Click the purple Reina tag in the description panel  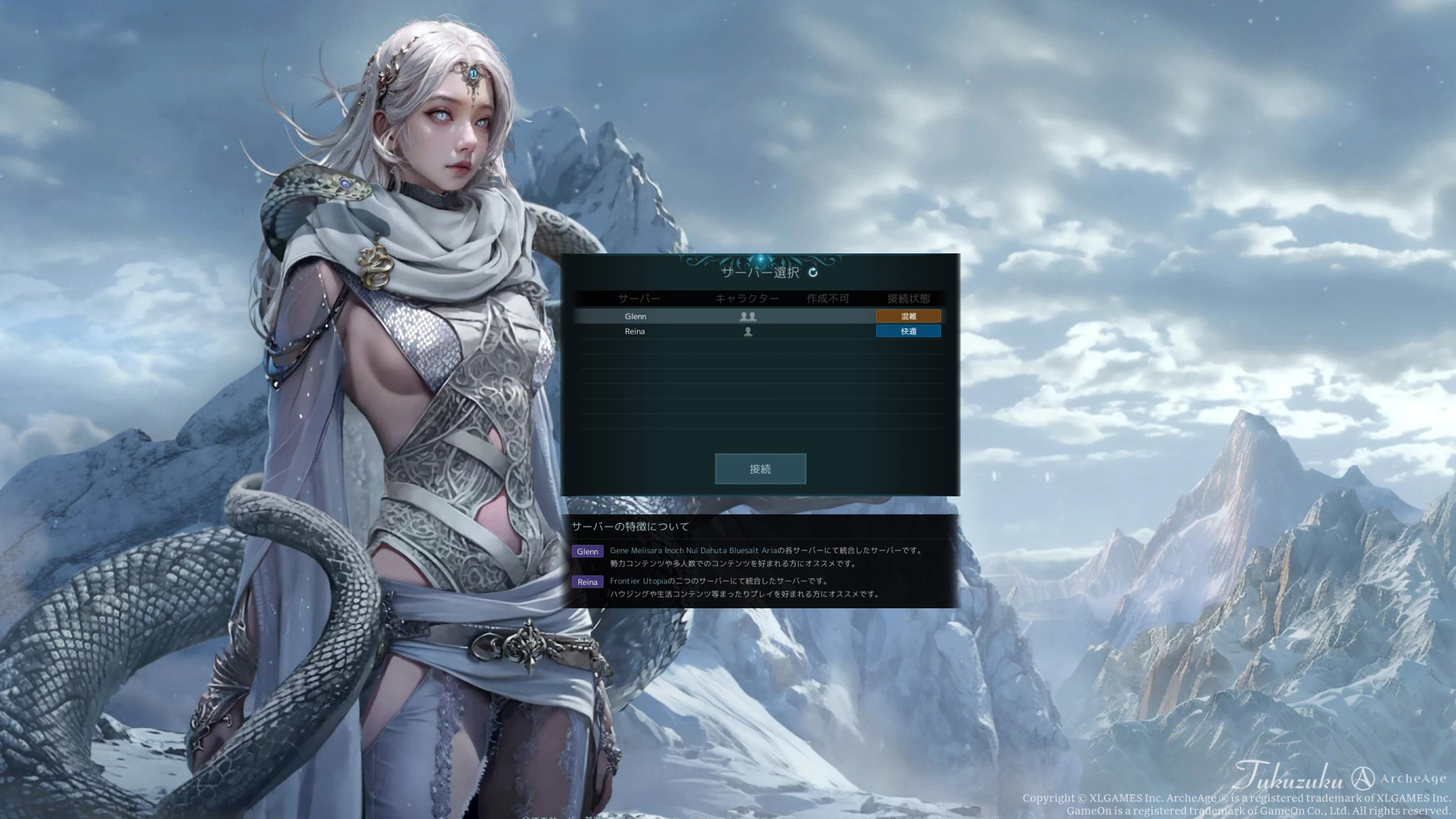pos(587,582)
